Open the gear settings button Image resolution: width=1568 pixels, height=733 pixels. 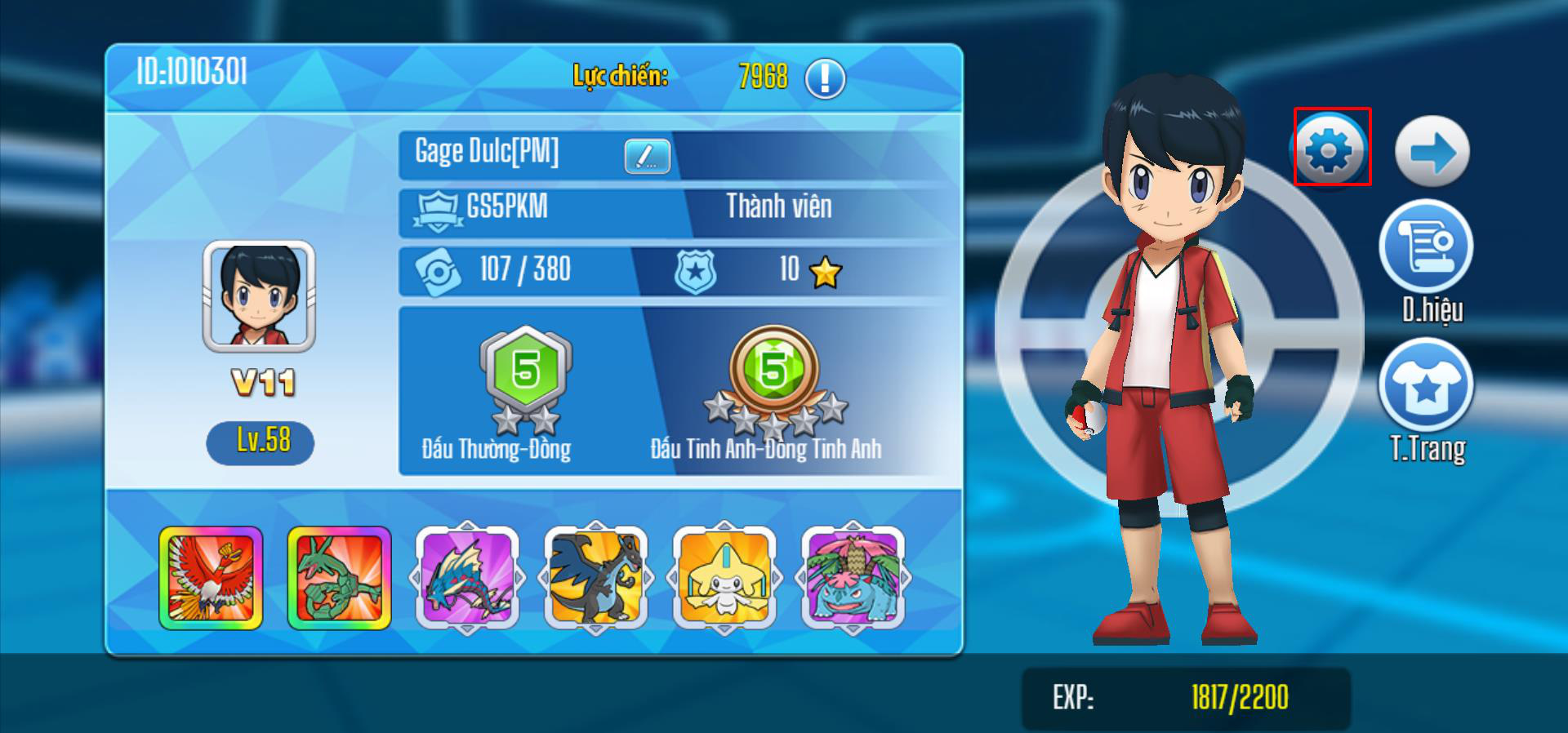1331,149
